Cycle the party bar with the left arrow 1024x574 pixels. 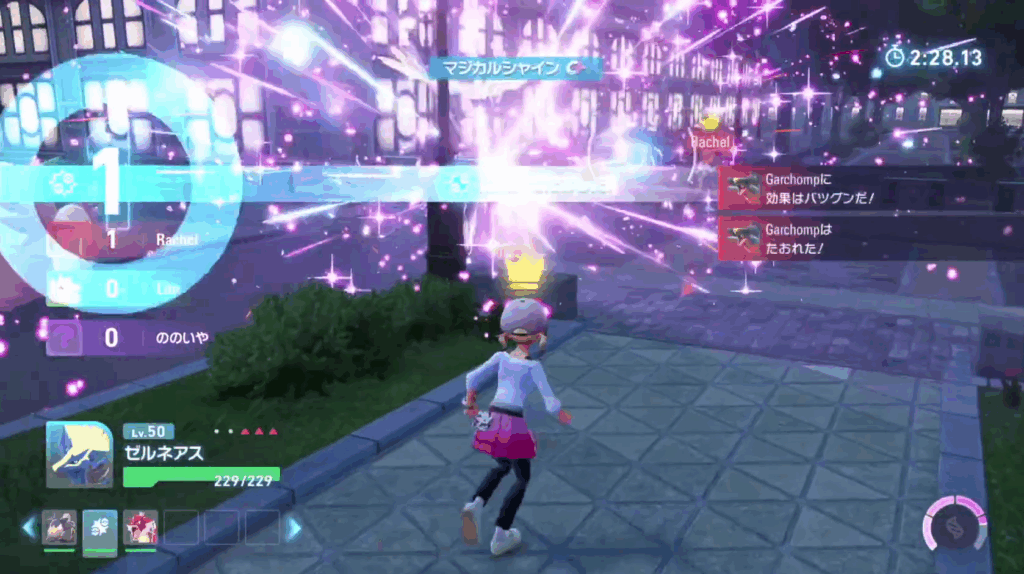tap(28, 527)
